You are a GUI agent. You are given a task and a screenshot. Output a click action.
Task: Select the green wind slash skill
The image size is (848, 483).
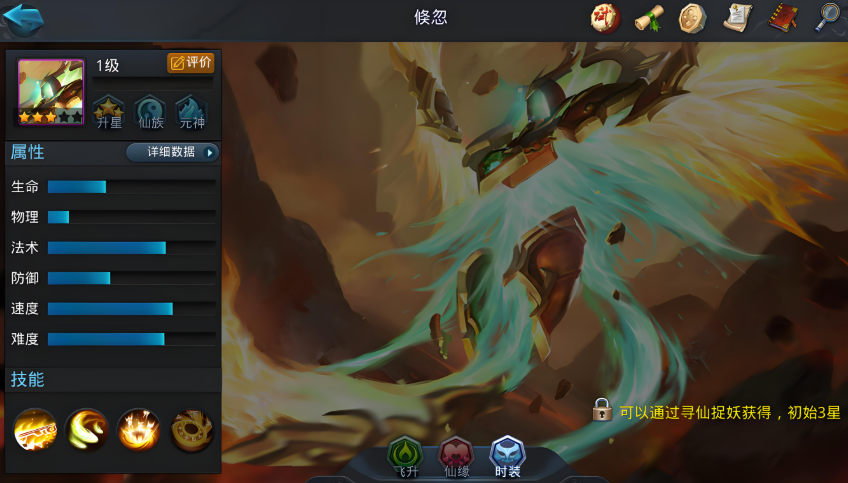pos(87,431)
